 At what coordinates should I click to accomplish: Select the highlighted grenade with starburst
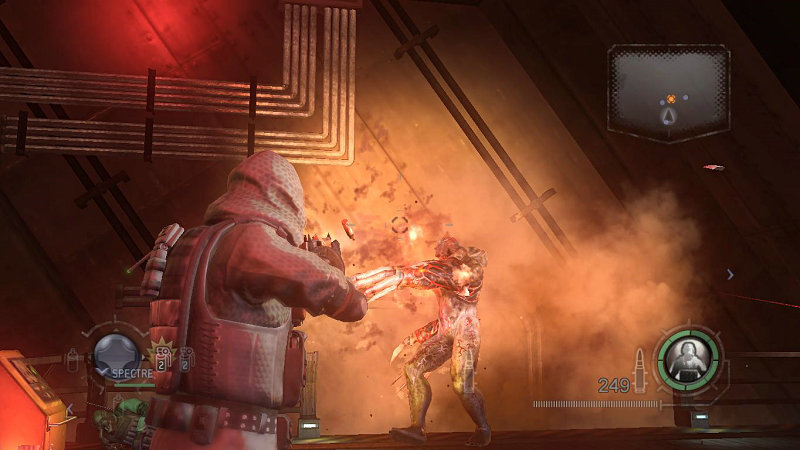pos(163,356)
